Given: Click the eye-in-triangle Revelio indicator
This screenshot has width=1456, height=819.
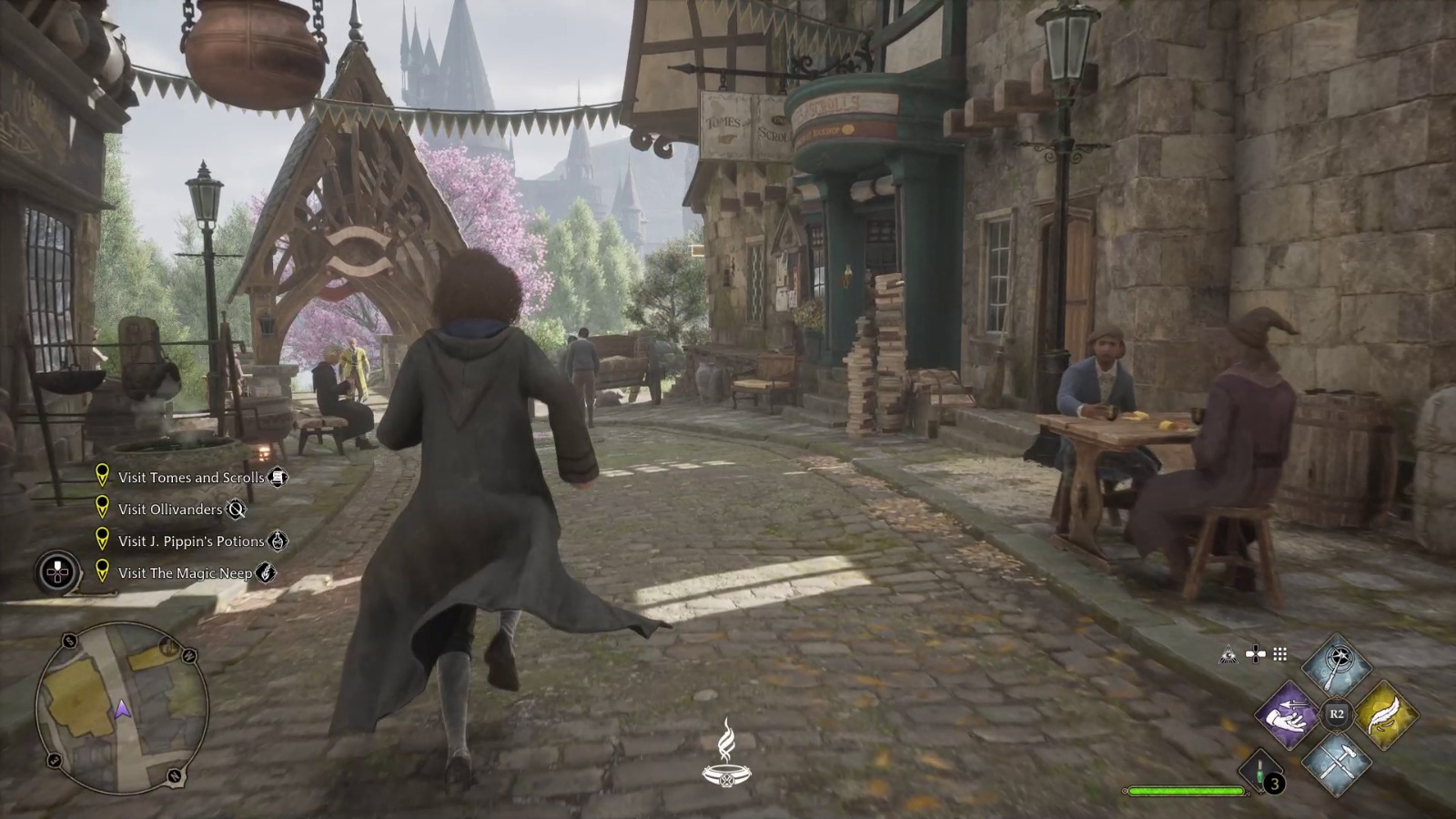Looking at the screenshot, I should click(x=1228, y=655).
